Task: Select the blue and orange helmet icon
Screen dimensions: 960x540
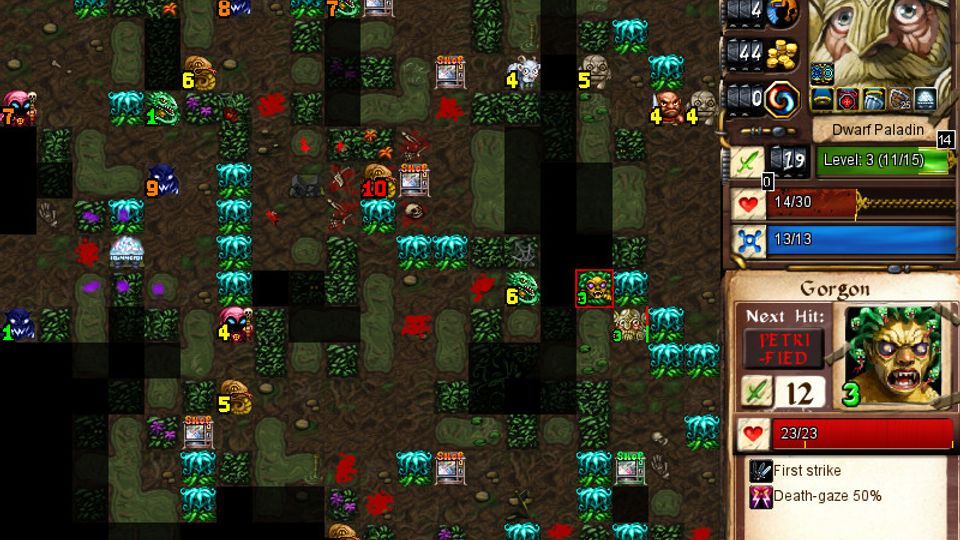Action: (784, 14)
